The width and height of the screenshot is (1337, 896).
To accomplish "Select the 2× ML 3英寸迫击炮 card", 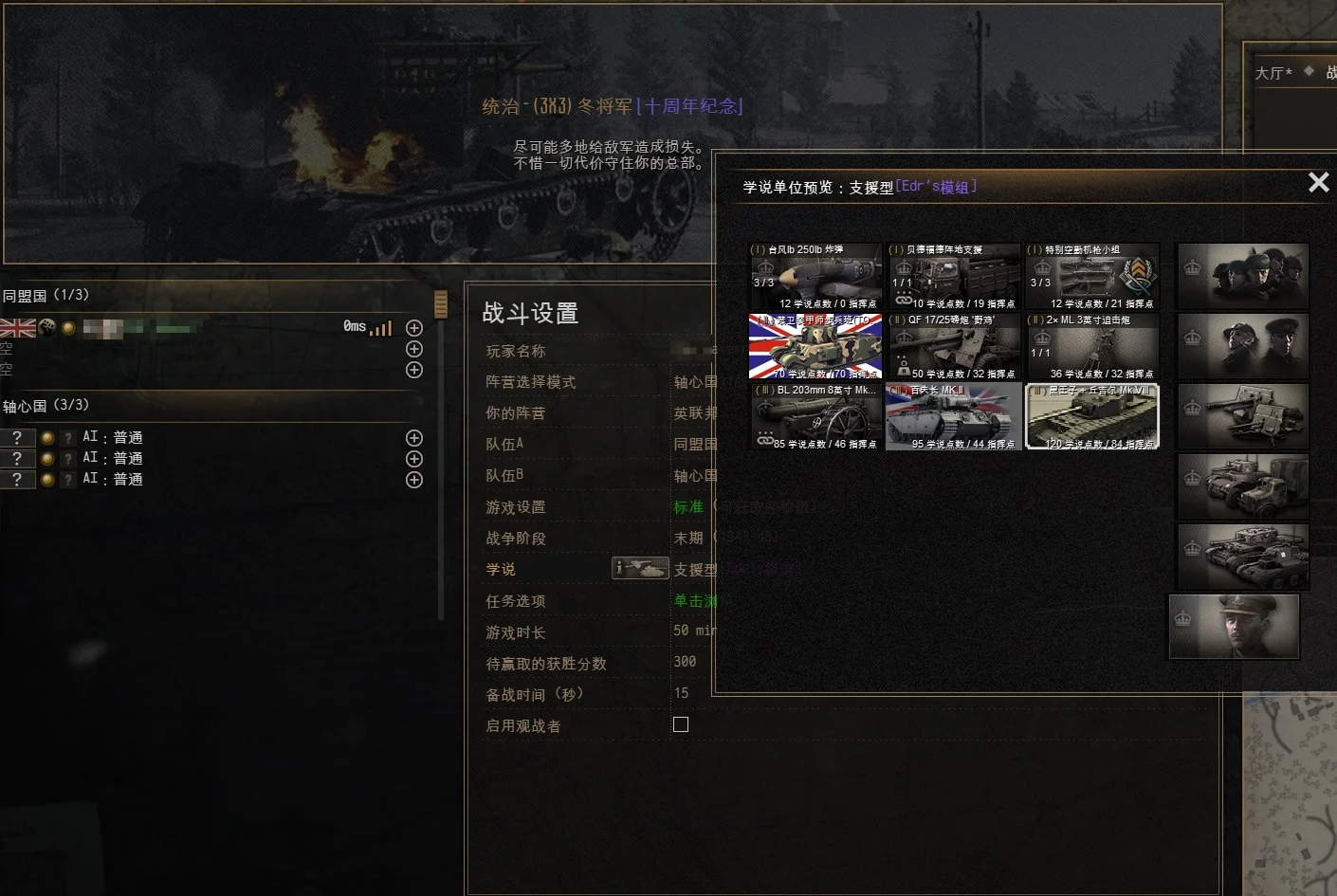I will pos(1092,347).
